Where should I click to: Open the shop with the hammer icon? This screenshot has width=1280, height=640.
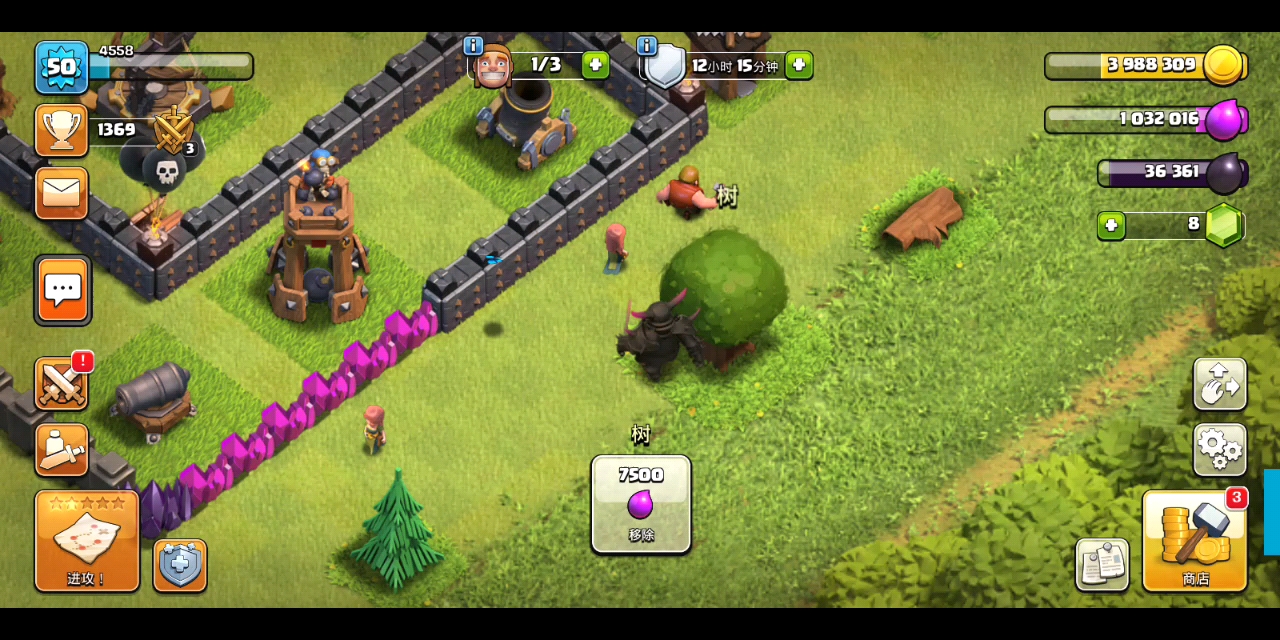click(x=1194, y=540)
